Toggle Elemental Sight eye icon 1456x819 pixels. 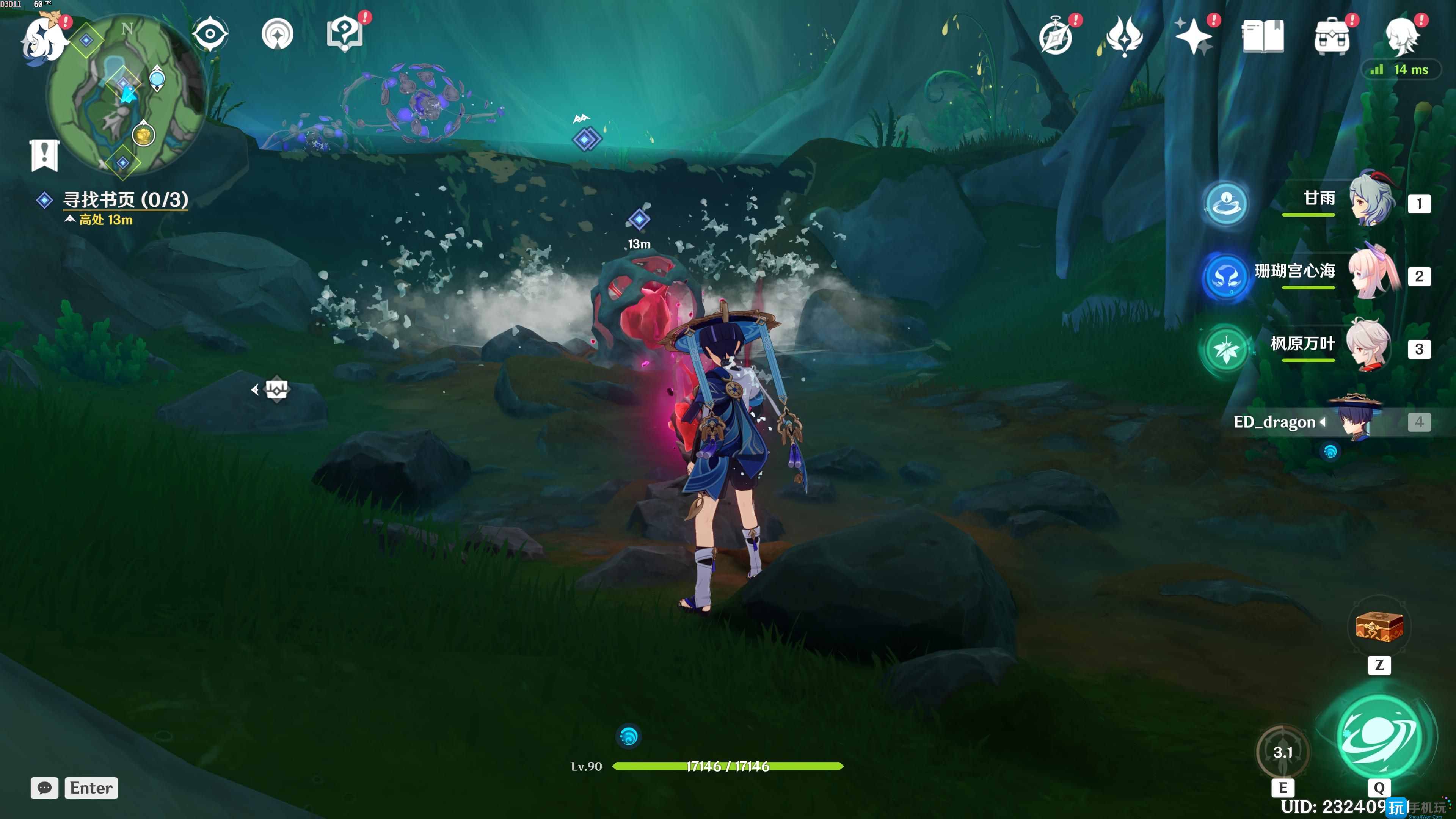[210, 34]
